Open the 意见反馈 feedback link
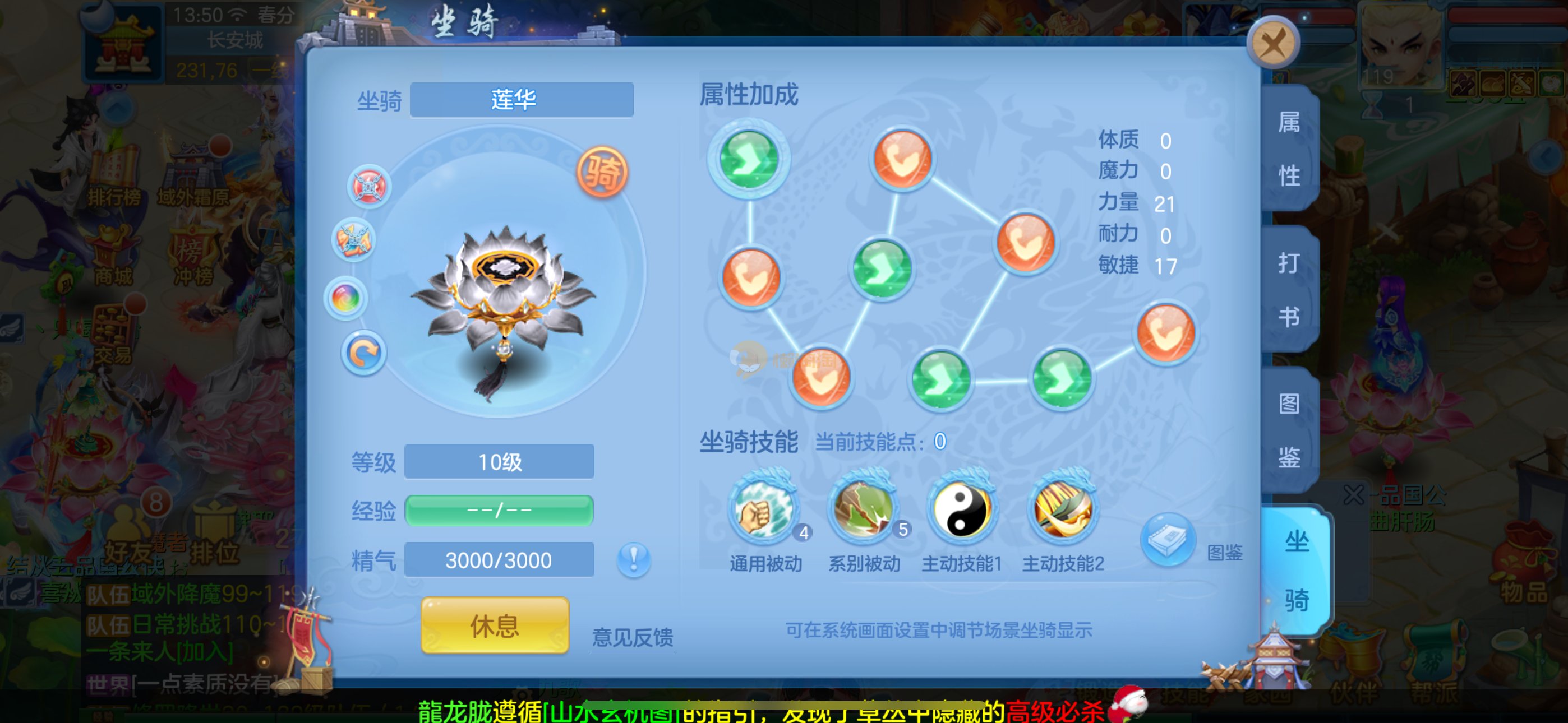This screenshot has height=723, width=1568. (633, 637)
